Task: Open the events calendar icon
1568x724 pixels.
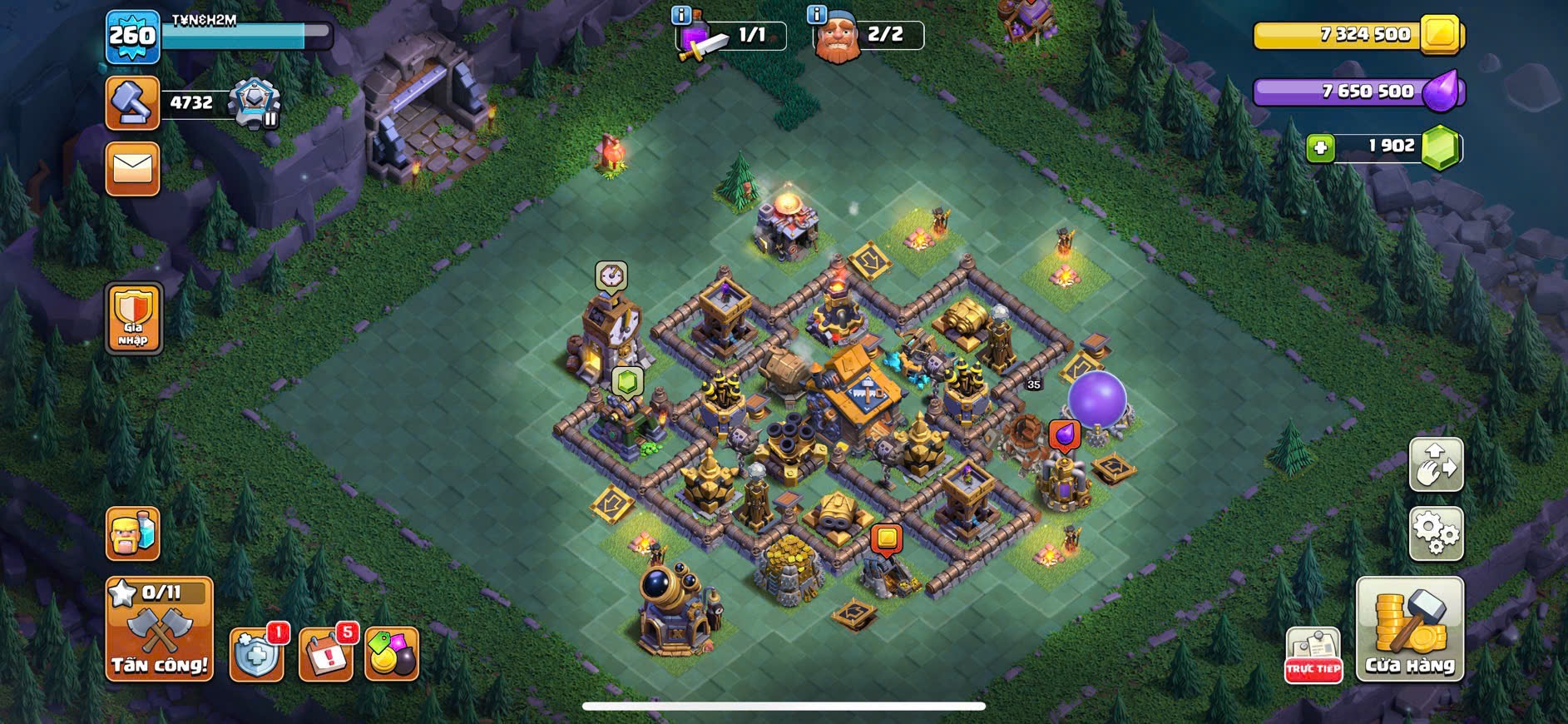Action: pos(325,654)
